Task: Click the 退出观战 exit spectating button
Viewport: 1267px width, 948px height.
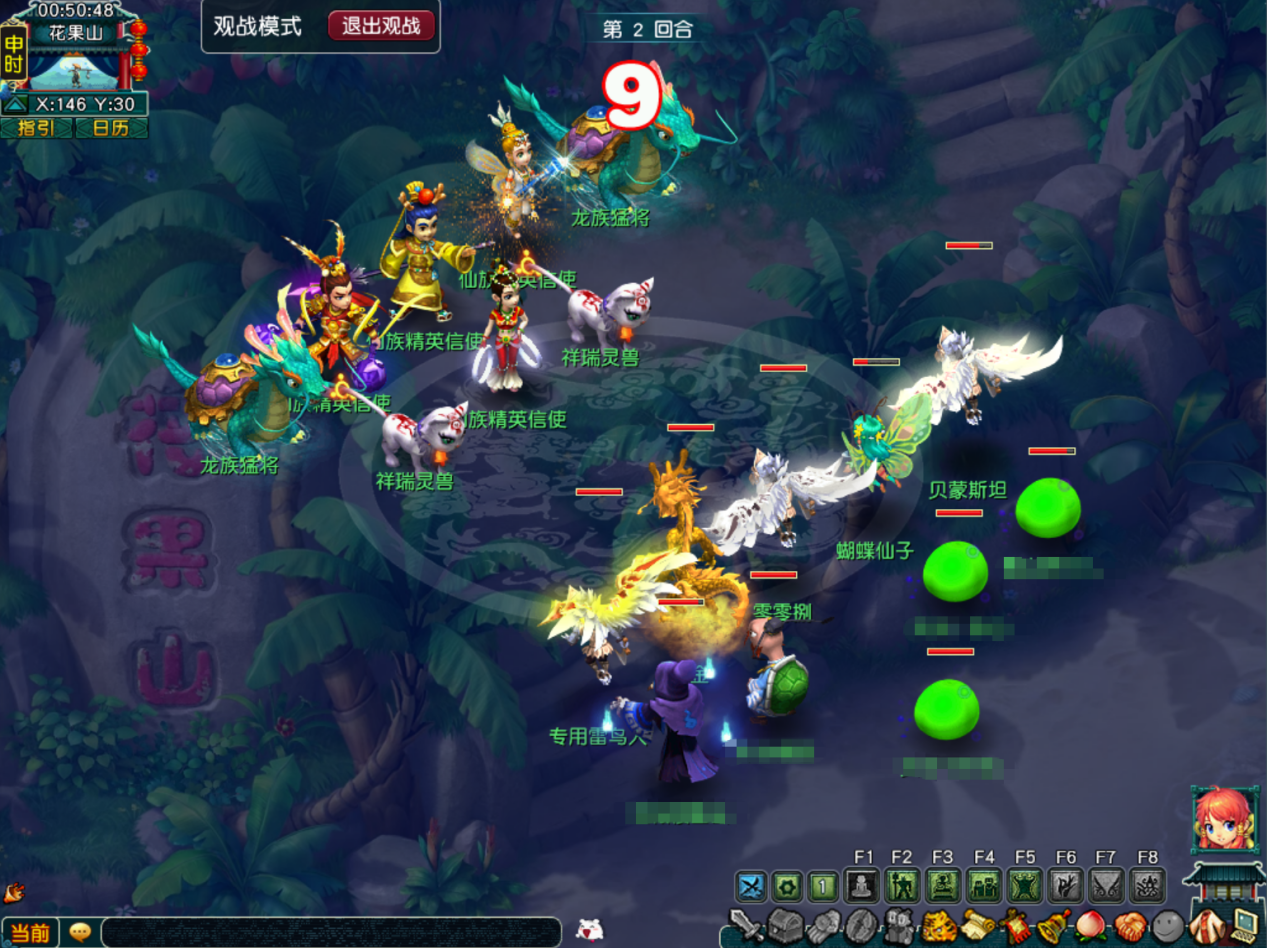Action: point(381,27)
